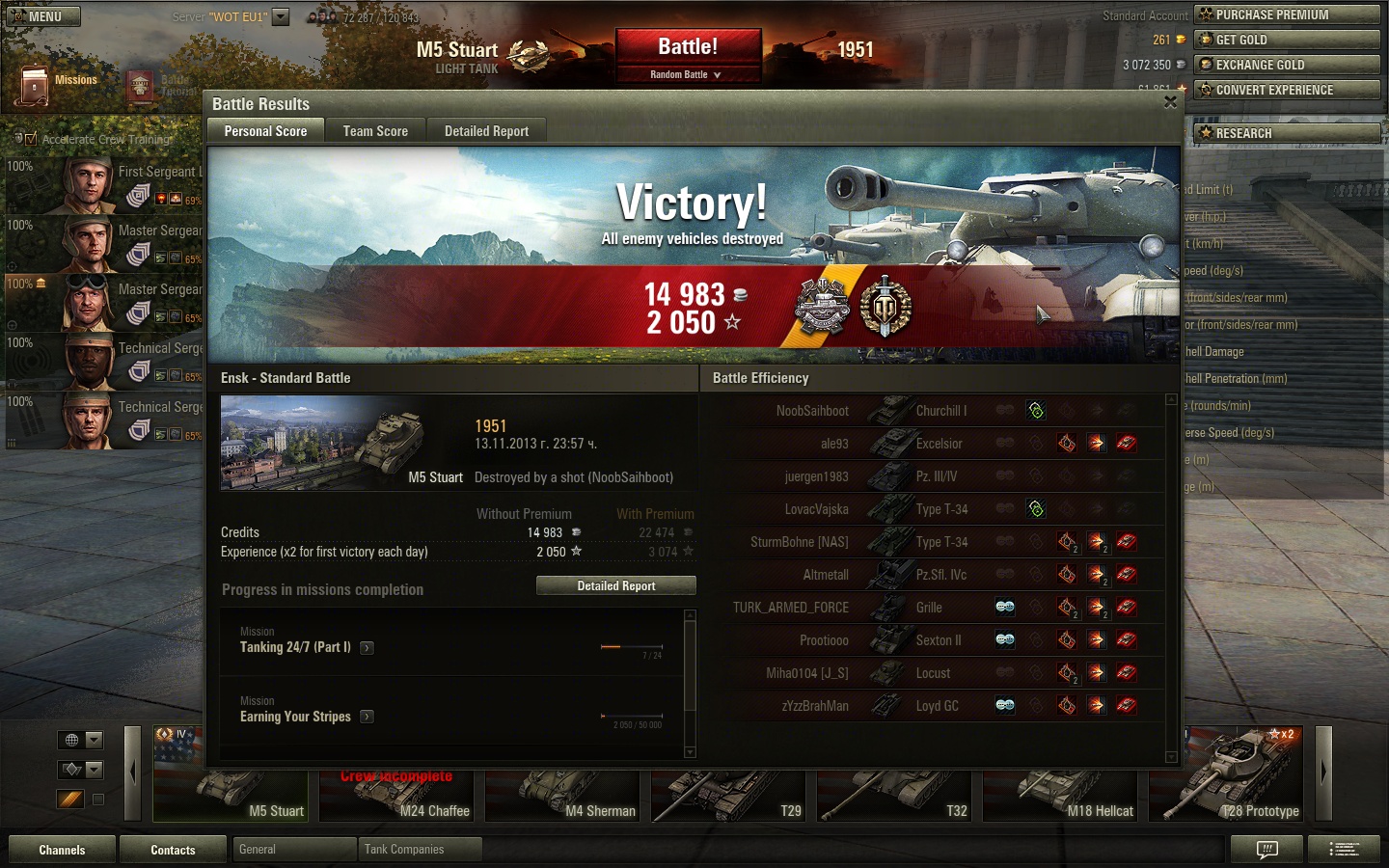
Task: Open the Contacts list
Action: pyautogui.click(x=173, y=850)
